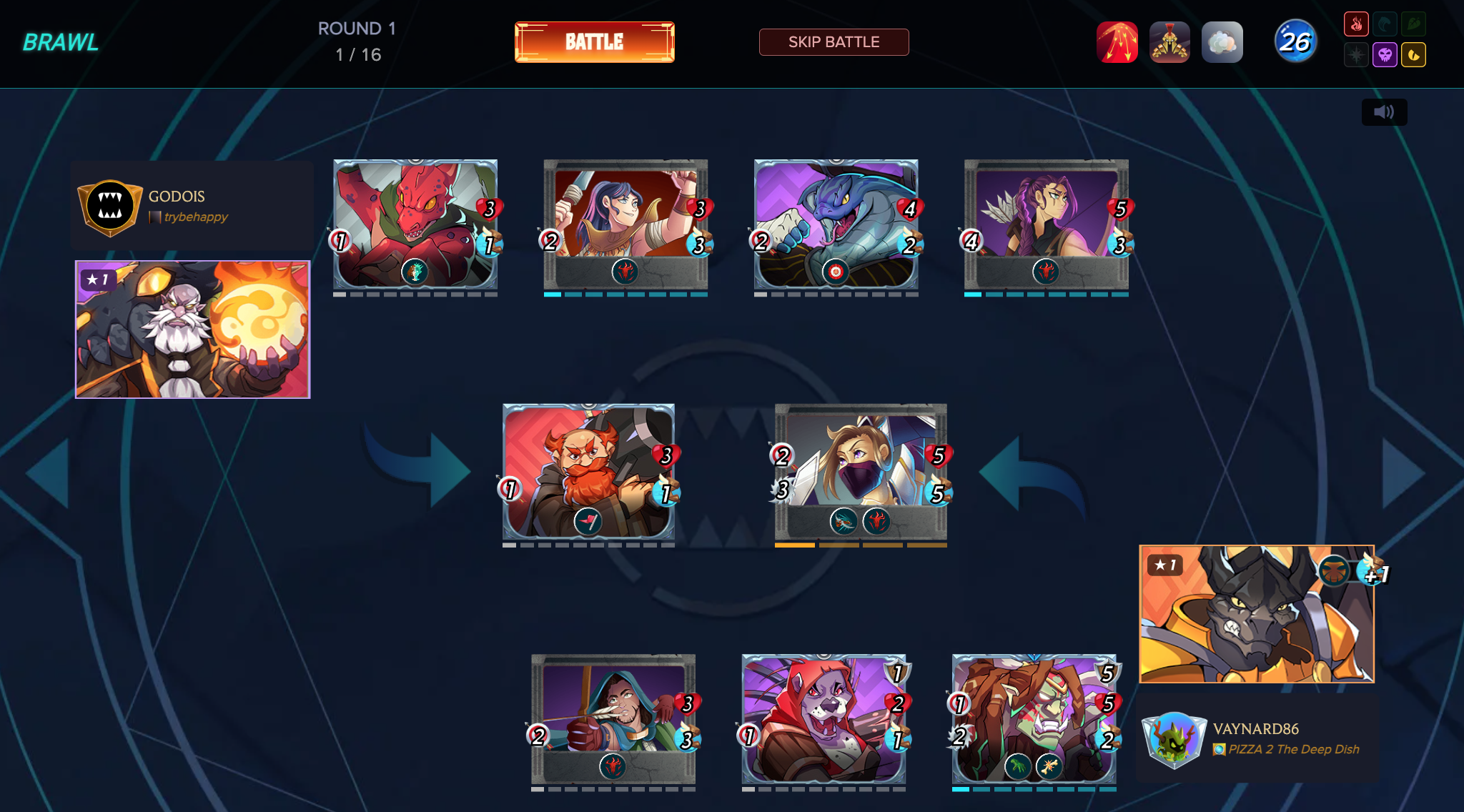Image resolution: width=1464 pixels, height=812 pixels.
Task: Click the red fire element icon
Action: [x=1356, y=24]
